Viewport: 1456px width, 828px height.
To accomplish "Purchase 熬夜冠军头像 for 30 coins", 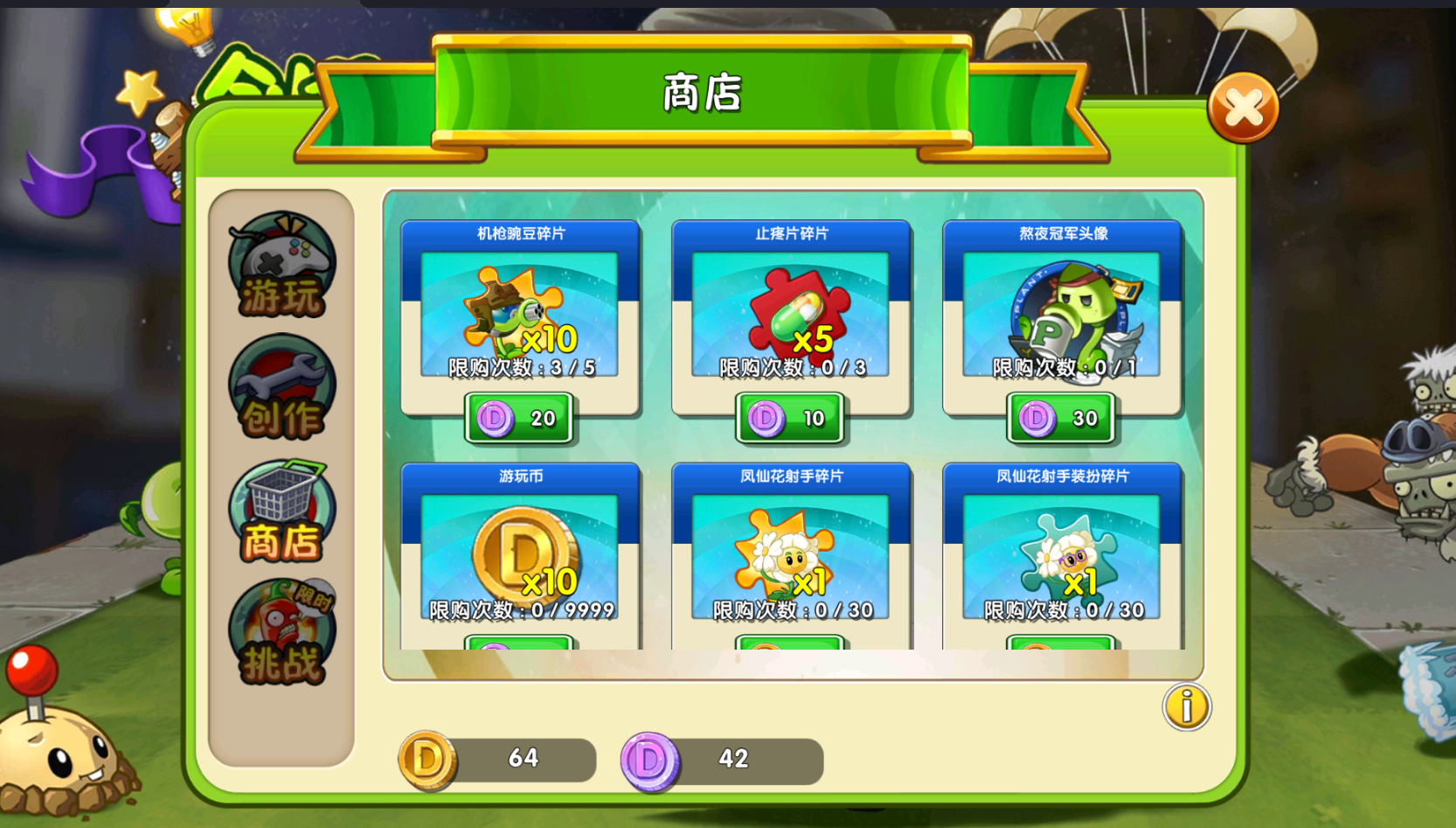I will (x=1061, y=419).
